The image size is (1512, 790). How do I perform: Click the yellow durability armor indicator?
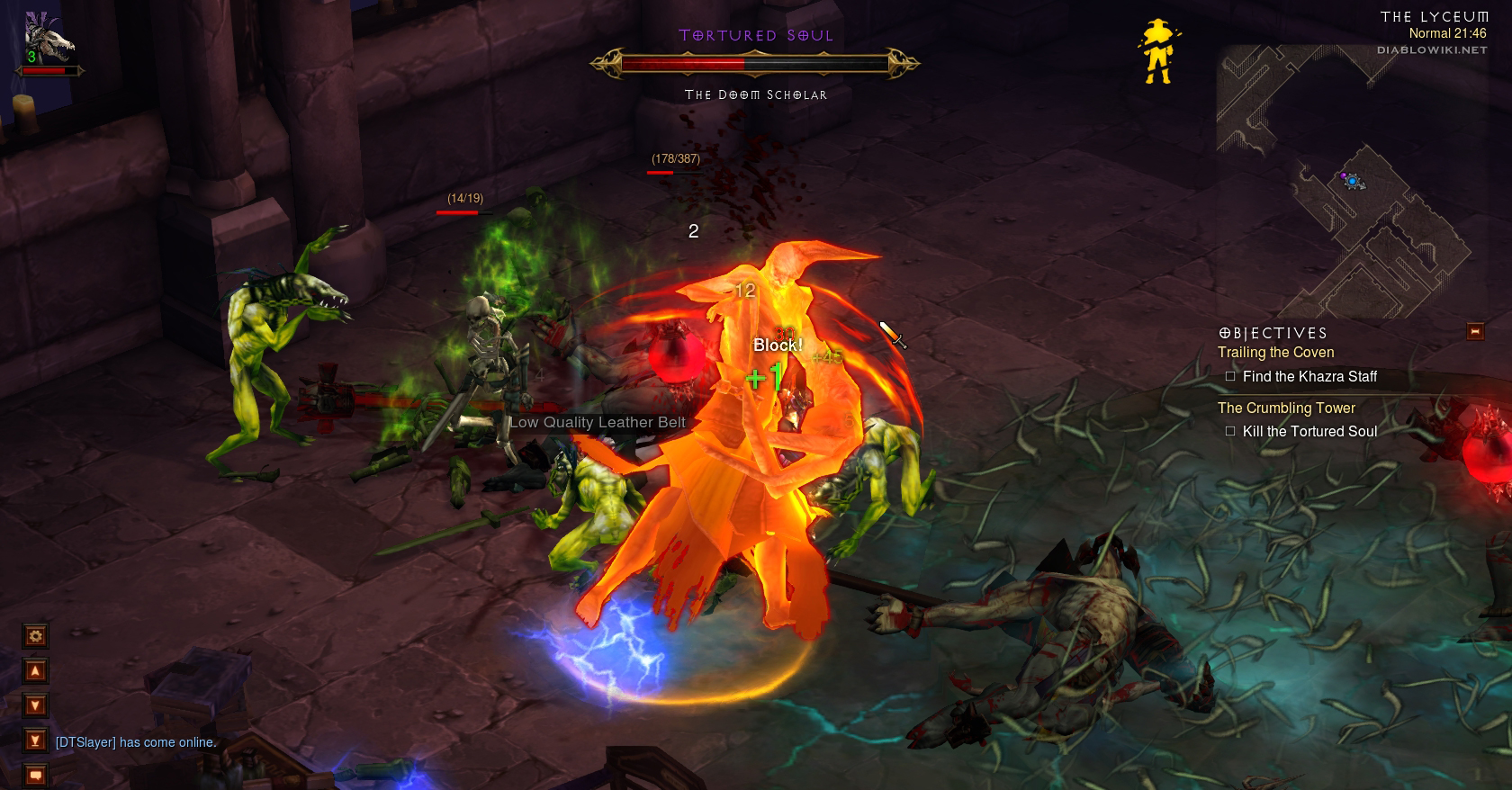tap(1157, 52)
